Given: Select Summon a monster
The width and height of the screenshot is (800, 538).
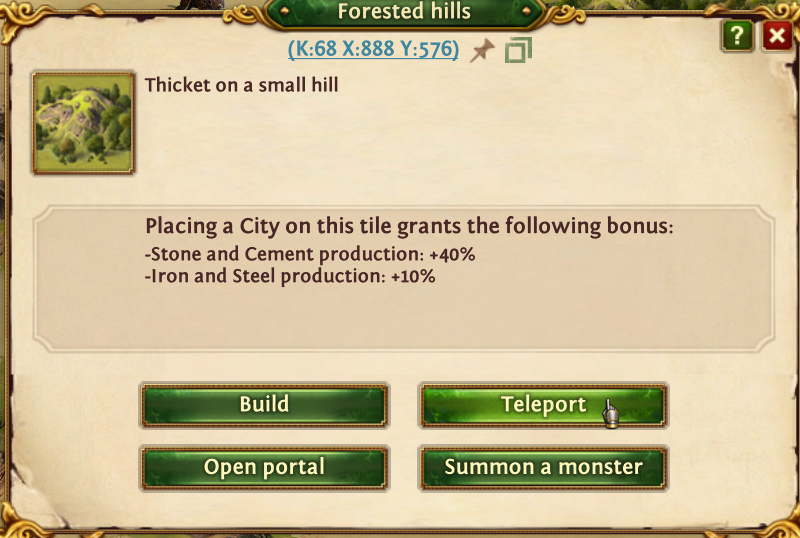Looking at the screenshot, I should pos(543,467).
